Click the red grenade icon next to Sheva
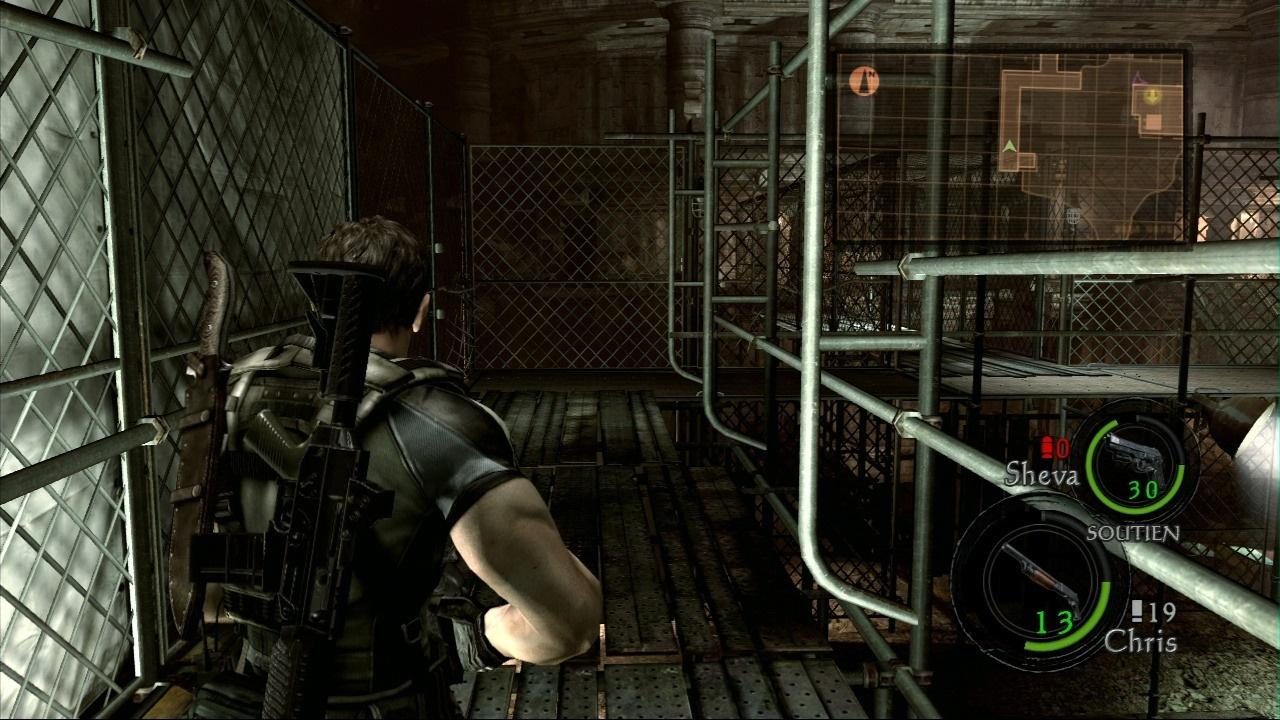 [x=1048, y=448]
